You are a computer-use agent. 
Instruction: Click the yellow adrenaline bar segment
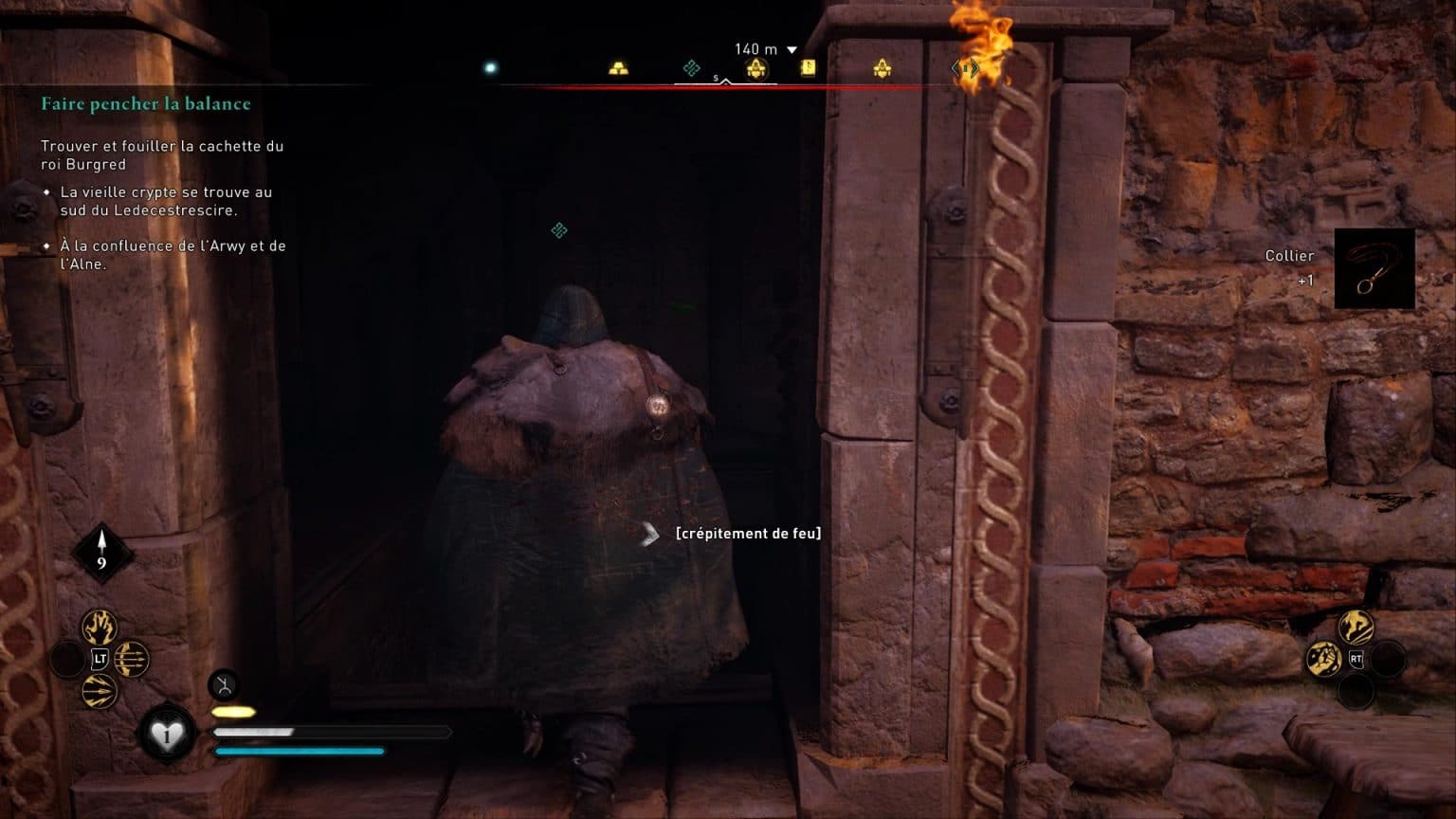tap(232, 711)
